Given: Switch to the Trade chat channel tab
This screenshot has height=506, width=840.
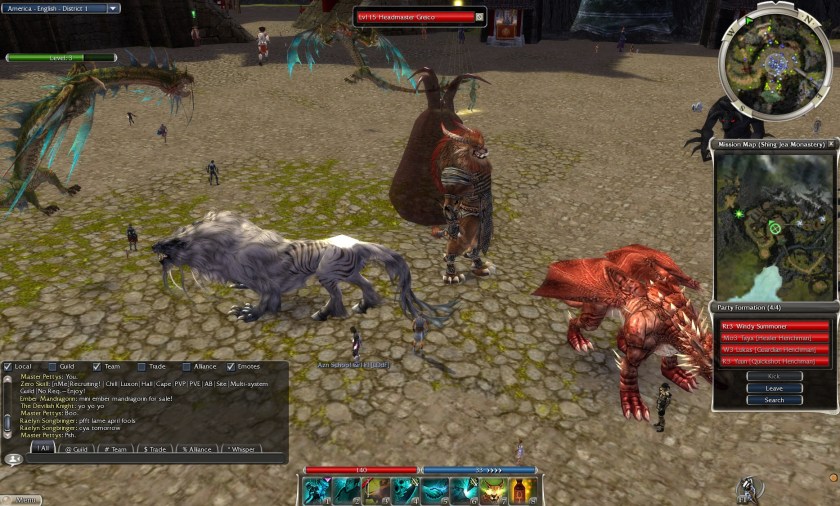Looking at the screenshot, I should click(155, 449).
